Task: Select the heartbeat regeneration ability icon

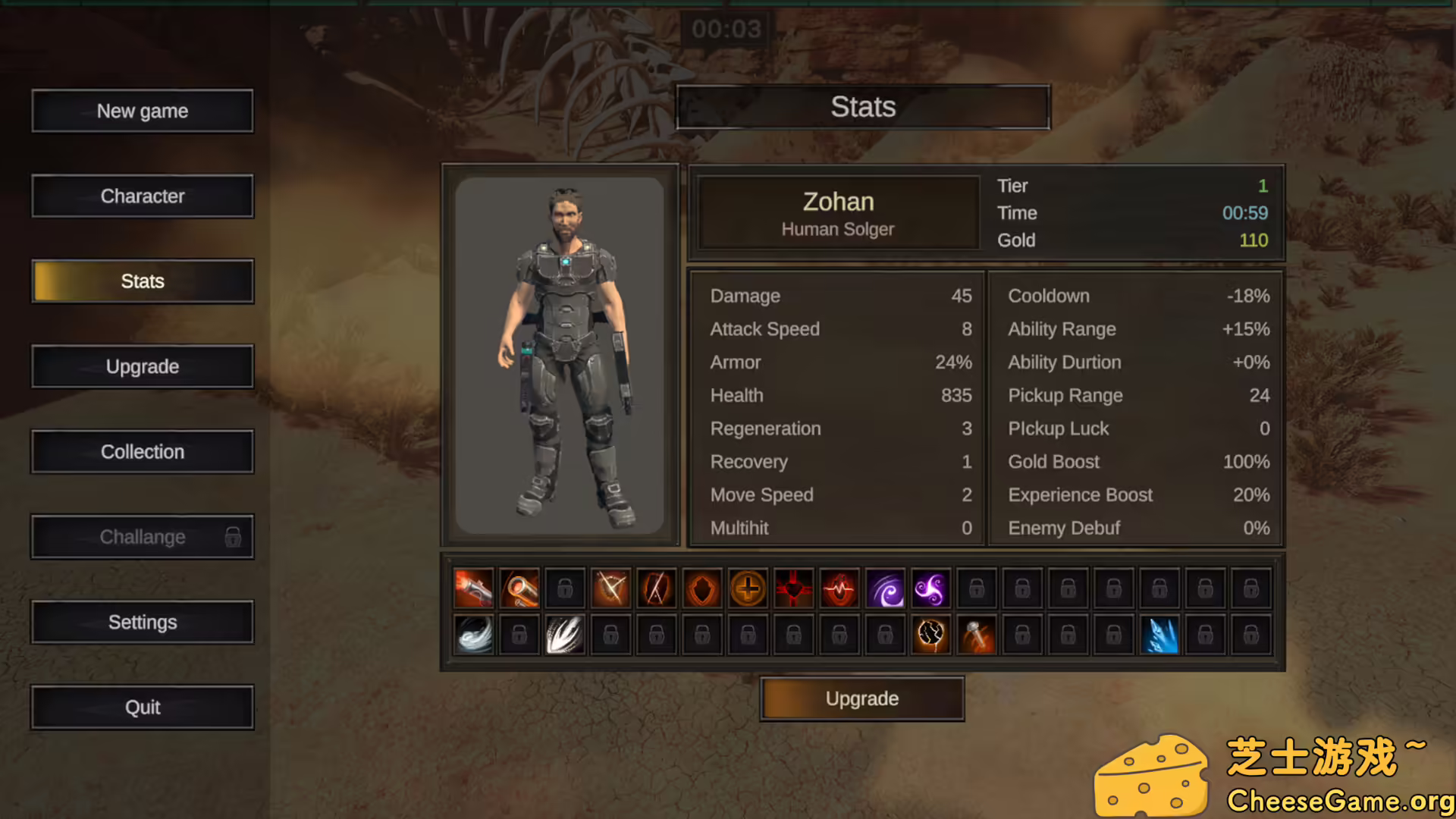Action: [x=839, y=588]
